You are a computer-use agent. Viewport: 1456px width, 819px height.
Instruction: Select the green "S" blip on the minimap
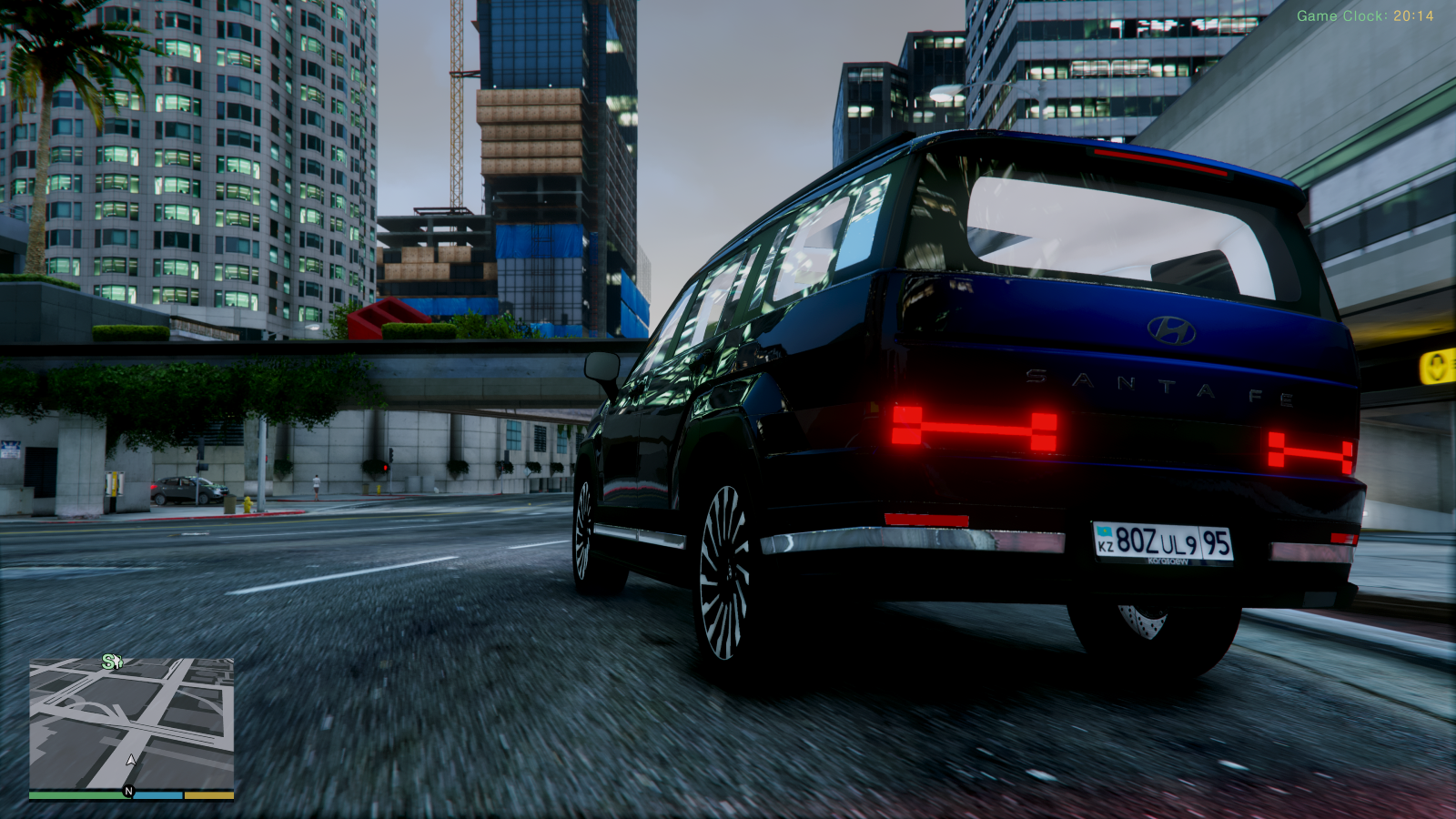(109, 662)
